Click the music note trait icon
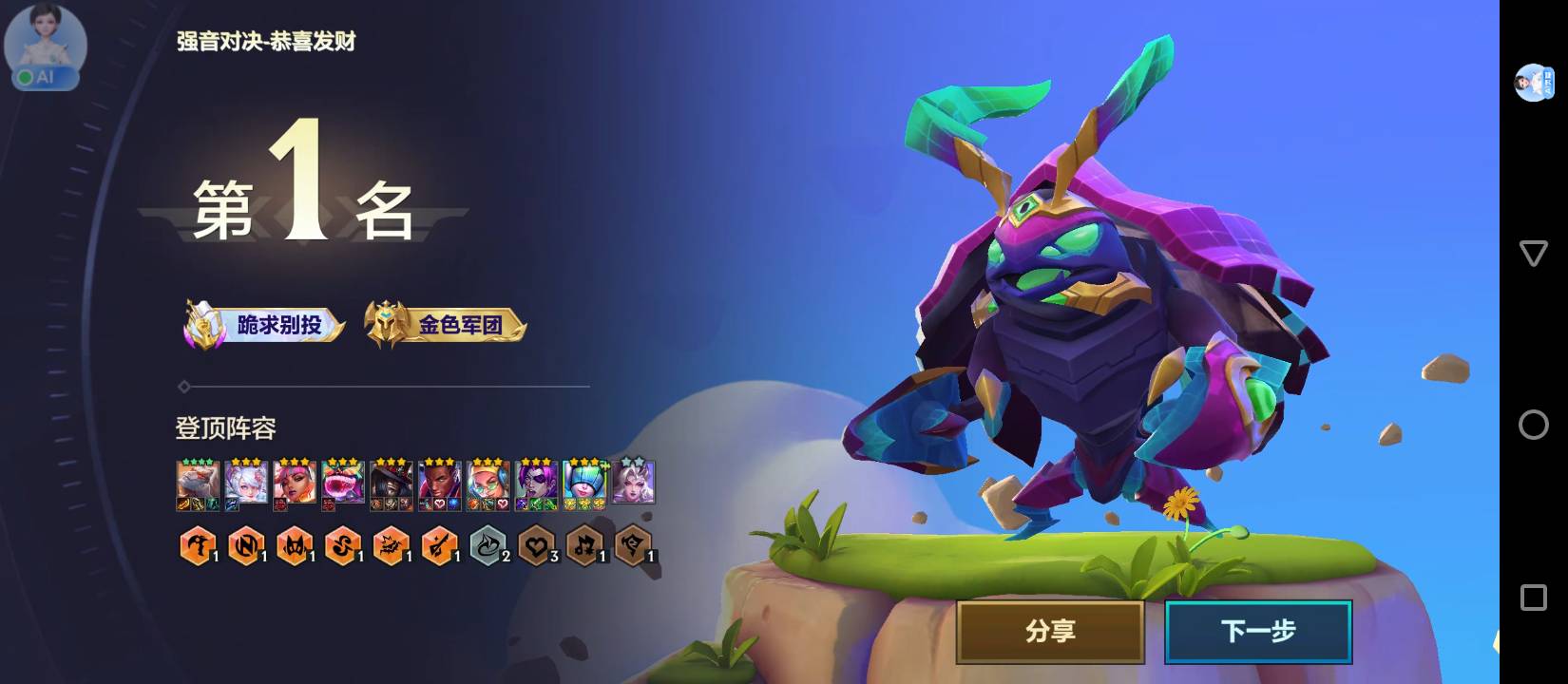The image size is (1568, 684). tap(584, 546)
